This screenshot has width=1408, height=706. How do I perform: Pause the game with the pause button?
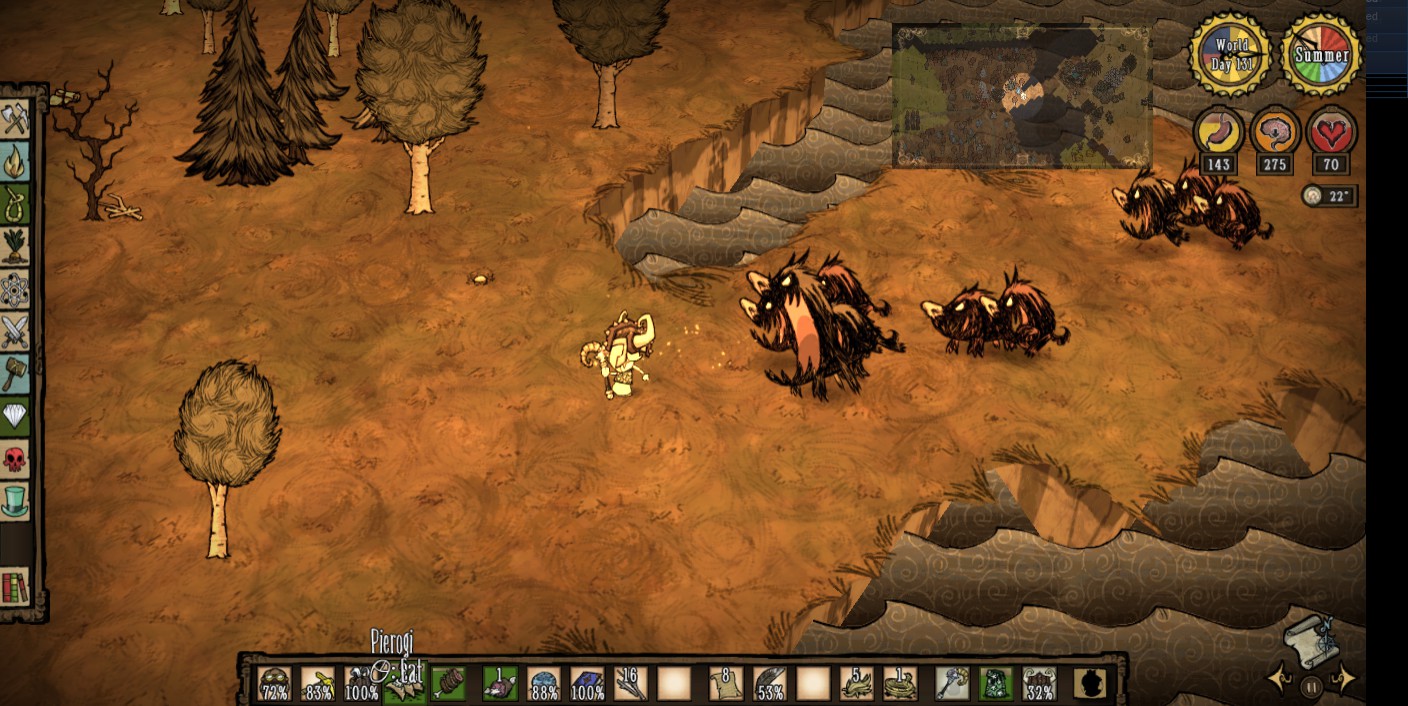tap(1311, 687)
